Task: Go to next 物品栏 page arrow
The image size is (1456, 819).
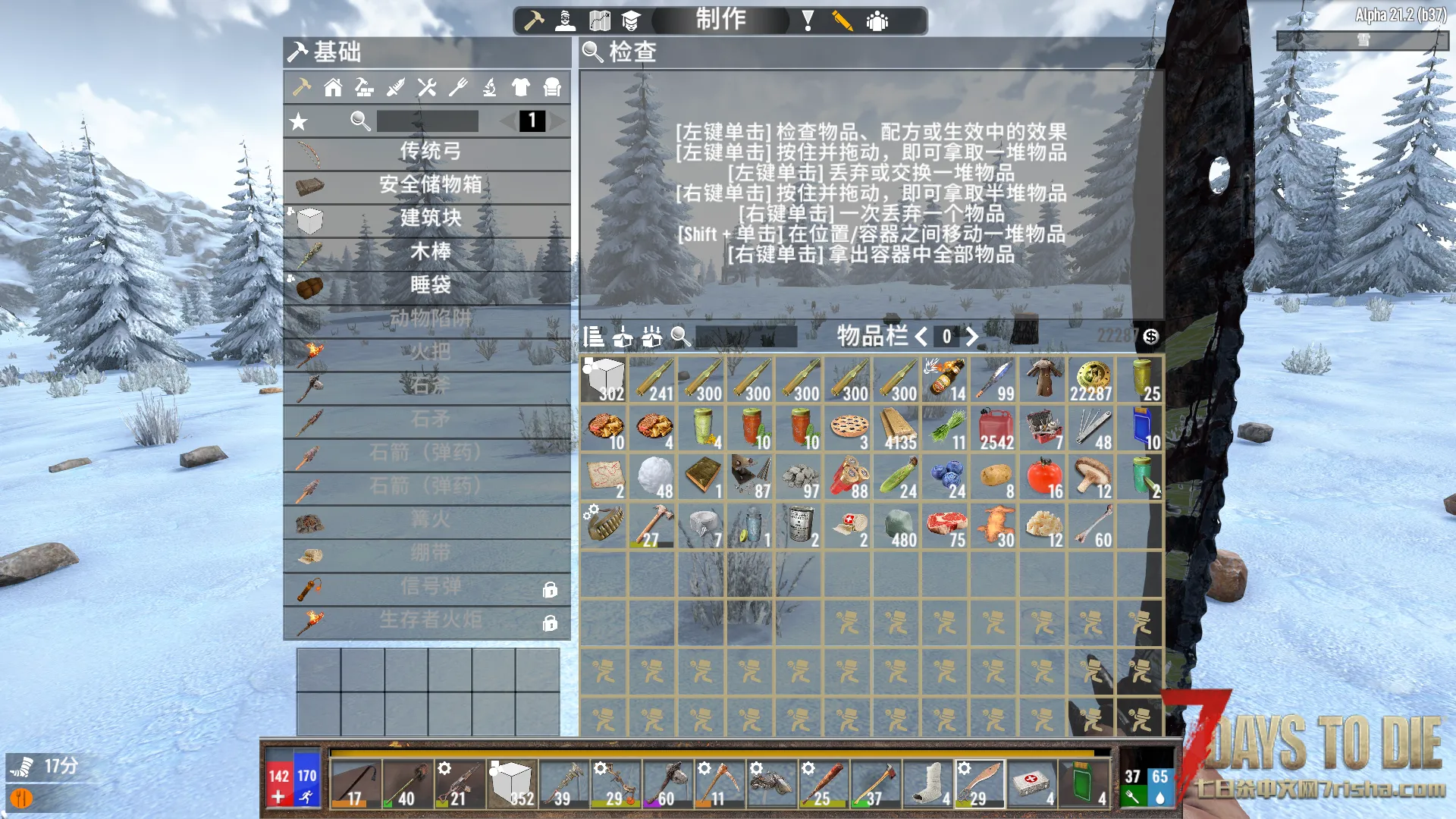Action: pos(972,337)
